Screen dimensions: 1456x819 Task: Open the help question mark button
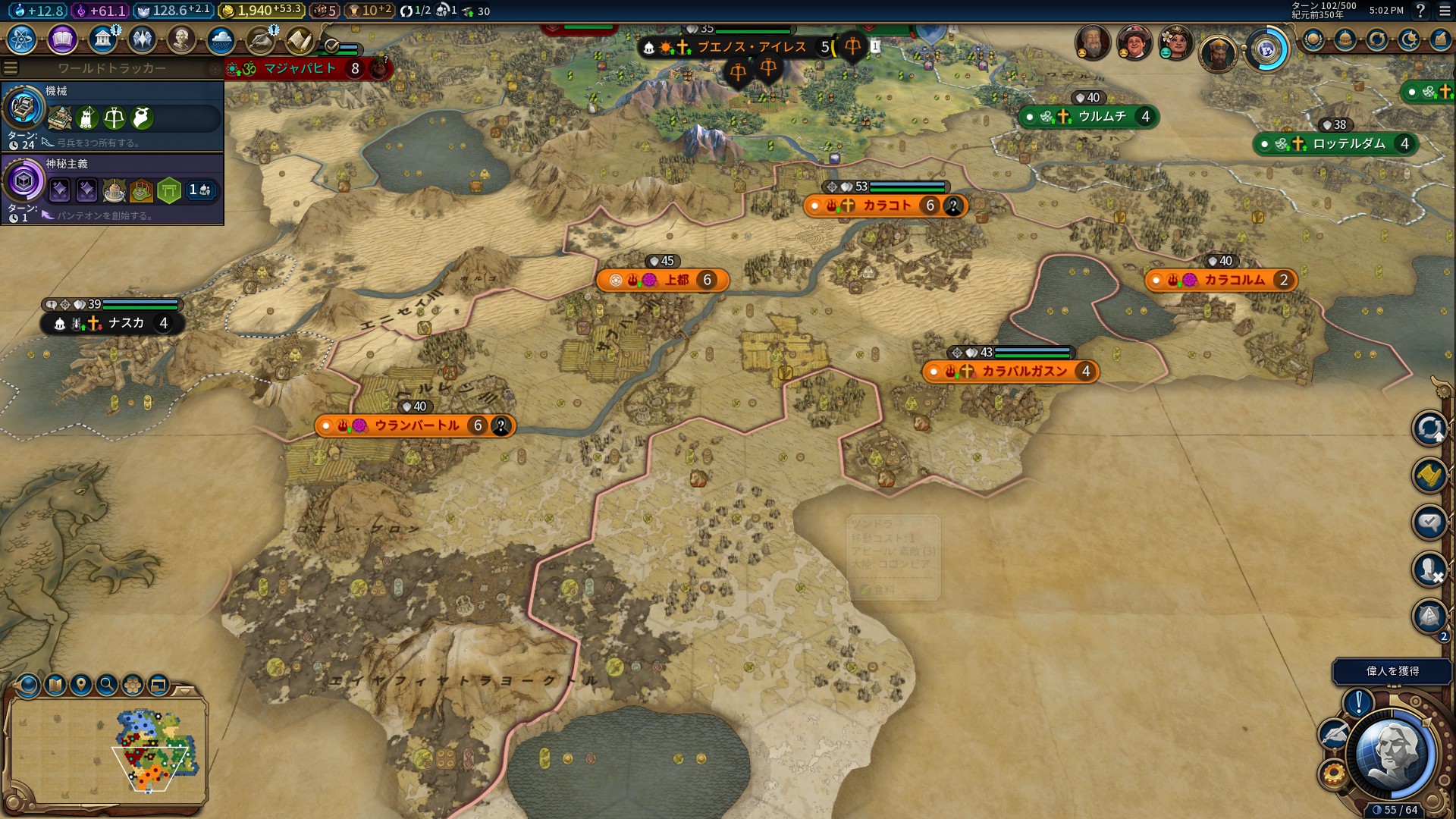pyautogui.click(x=1420, y=11)
